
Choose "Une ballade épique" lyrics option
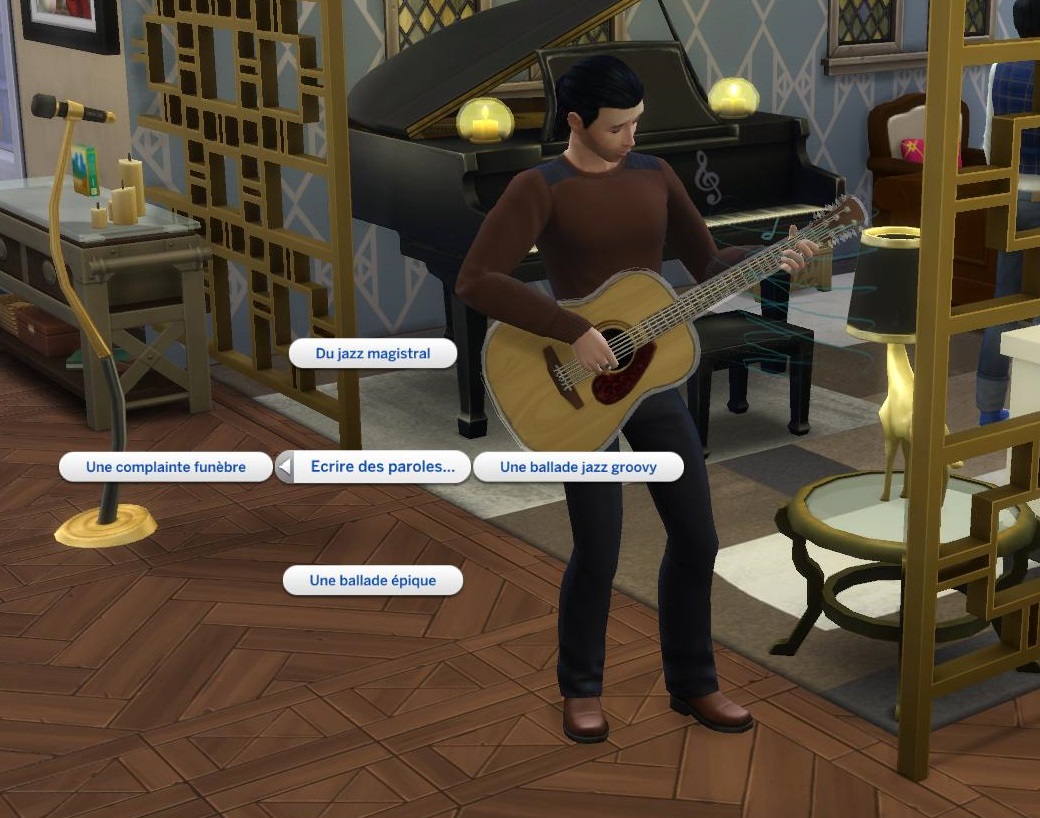pyautogui.click(x=373, y=580)
